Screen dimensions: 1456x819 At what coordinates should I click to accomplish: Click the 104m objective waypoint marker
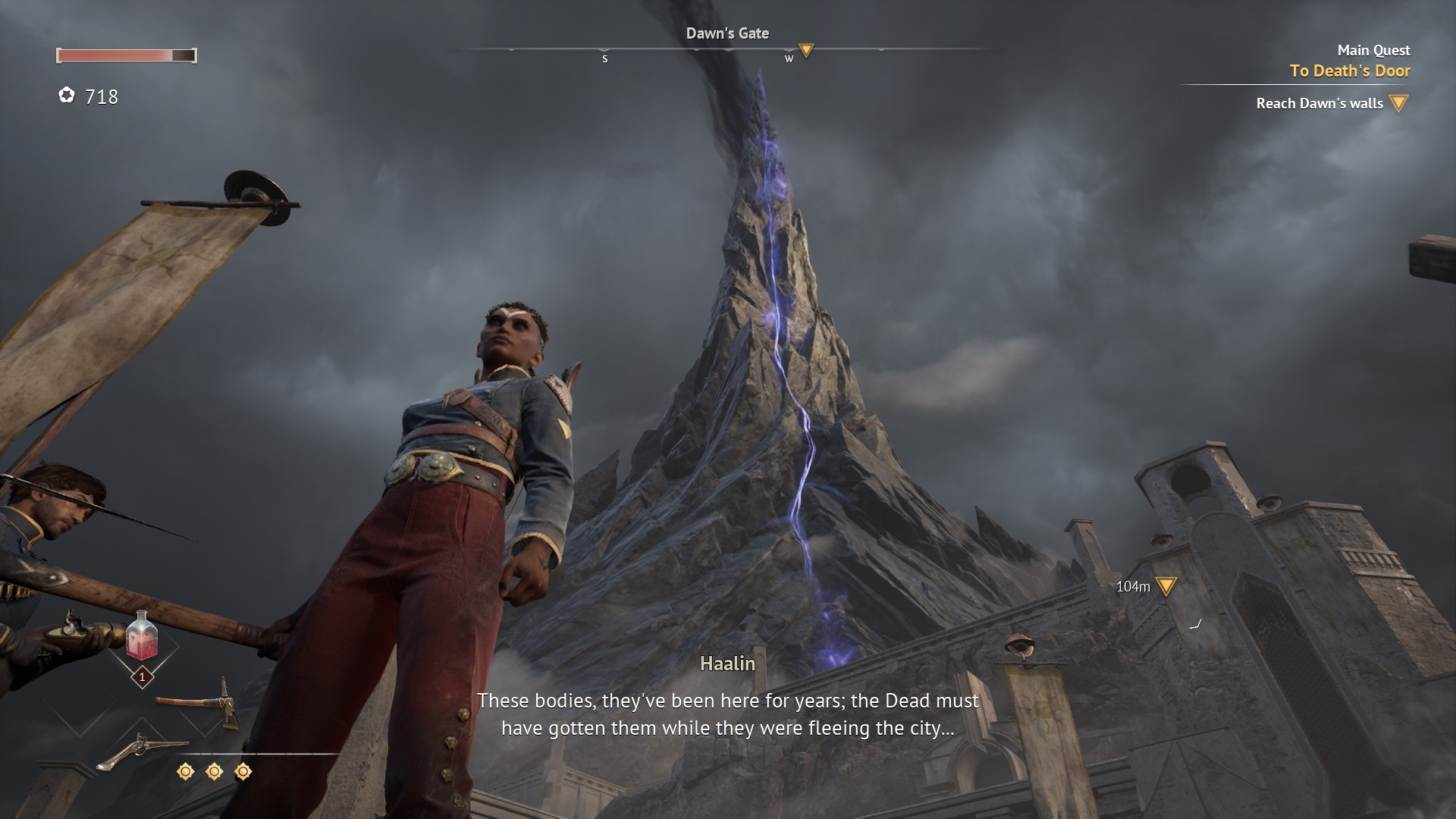click(1166, 586)
